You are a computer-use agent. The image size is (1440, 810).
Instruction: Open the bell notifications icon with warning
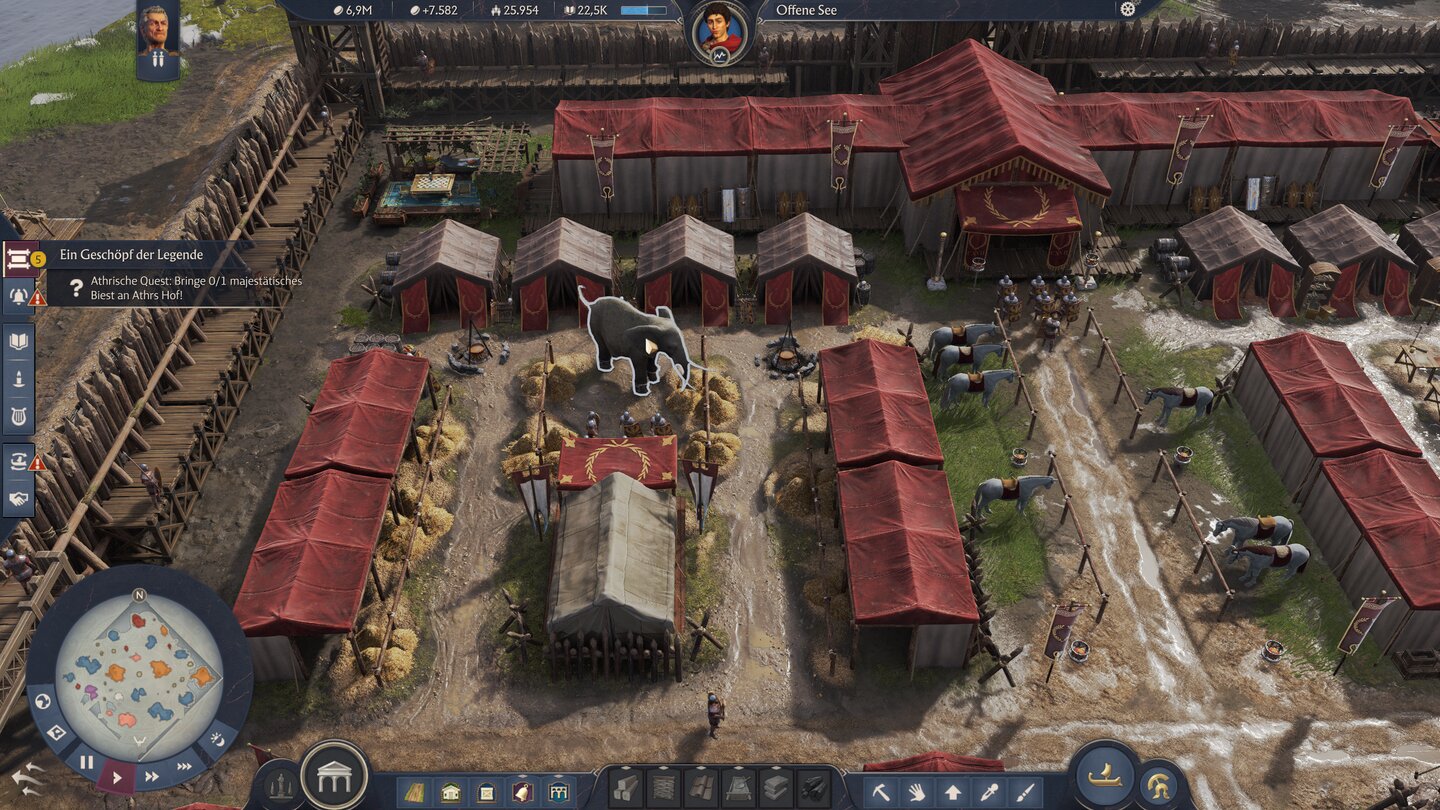click(19, 295)
